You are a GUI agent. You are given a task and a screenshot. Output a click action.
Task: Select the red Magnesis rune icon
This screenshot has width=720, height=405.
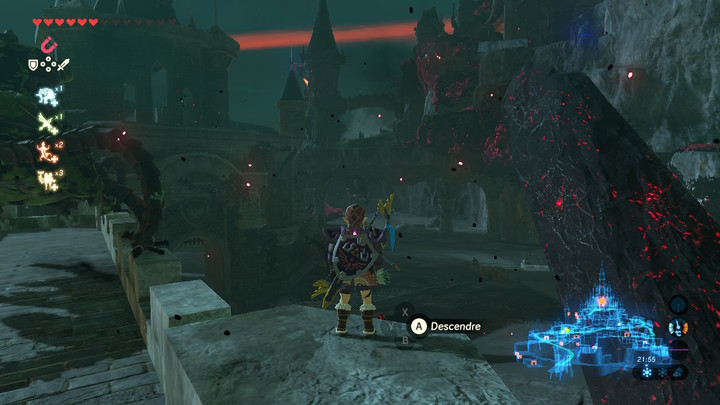click(47, 44)
